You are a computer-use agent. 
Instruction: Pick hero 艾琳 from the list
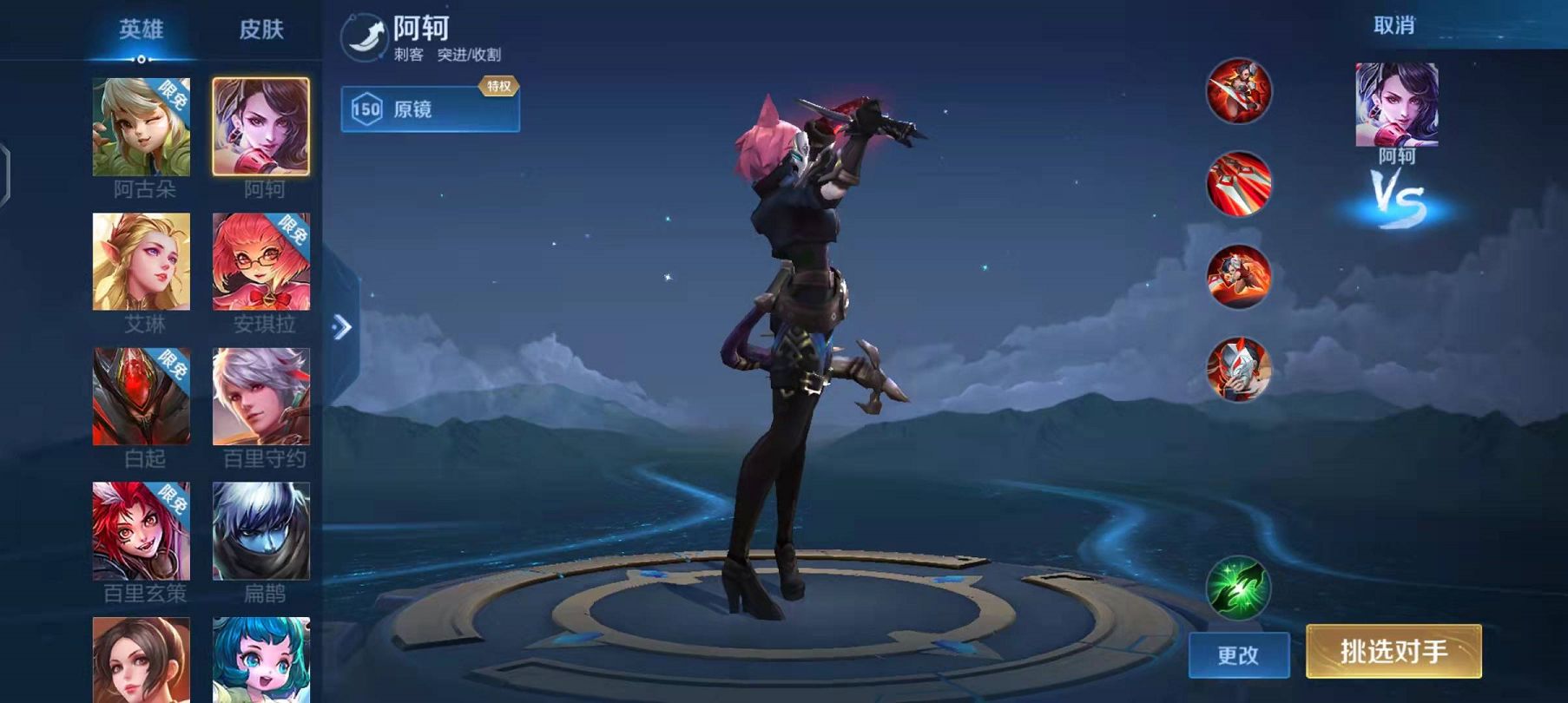[x=142, y=261]
